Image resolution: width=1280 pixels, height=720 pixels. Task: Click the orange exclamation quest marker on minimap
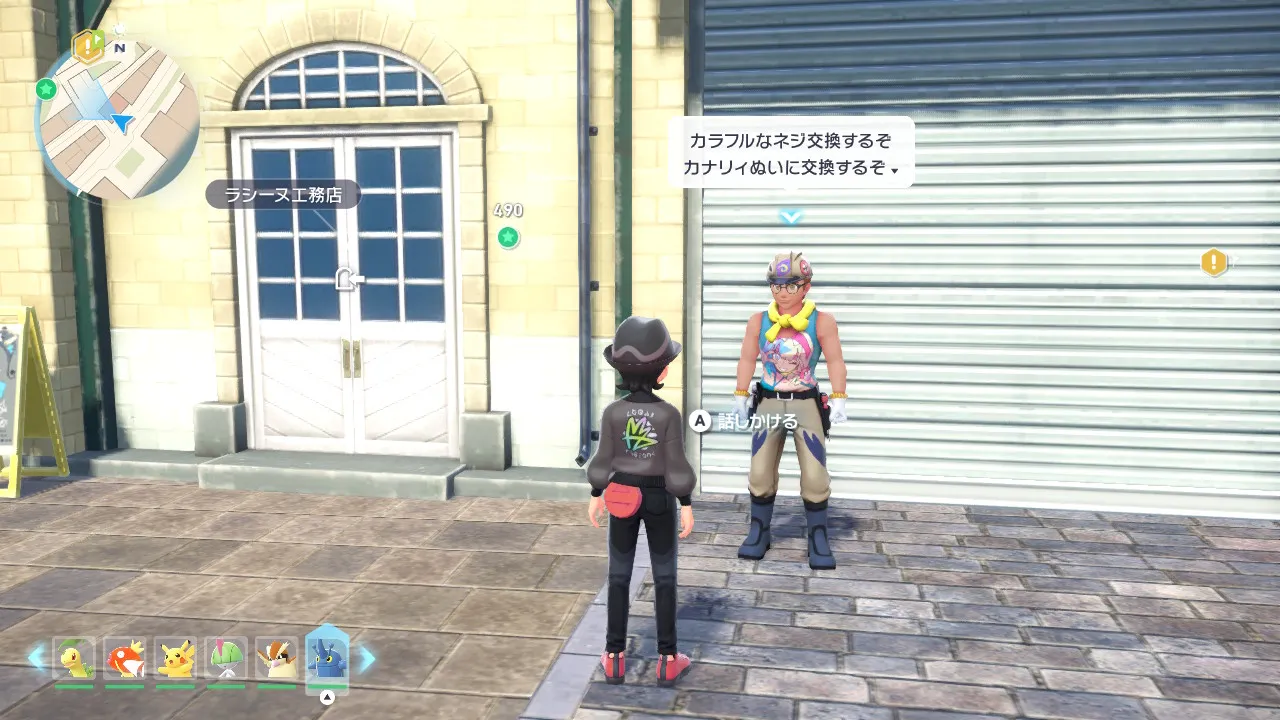click(x=88, y=45)
